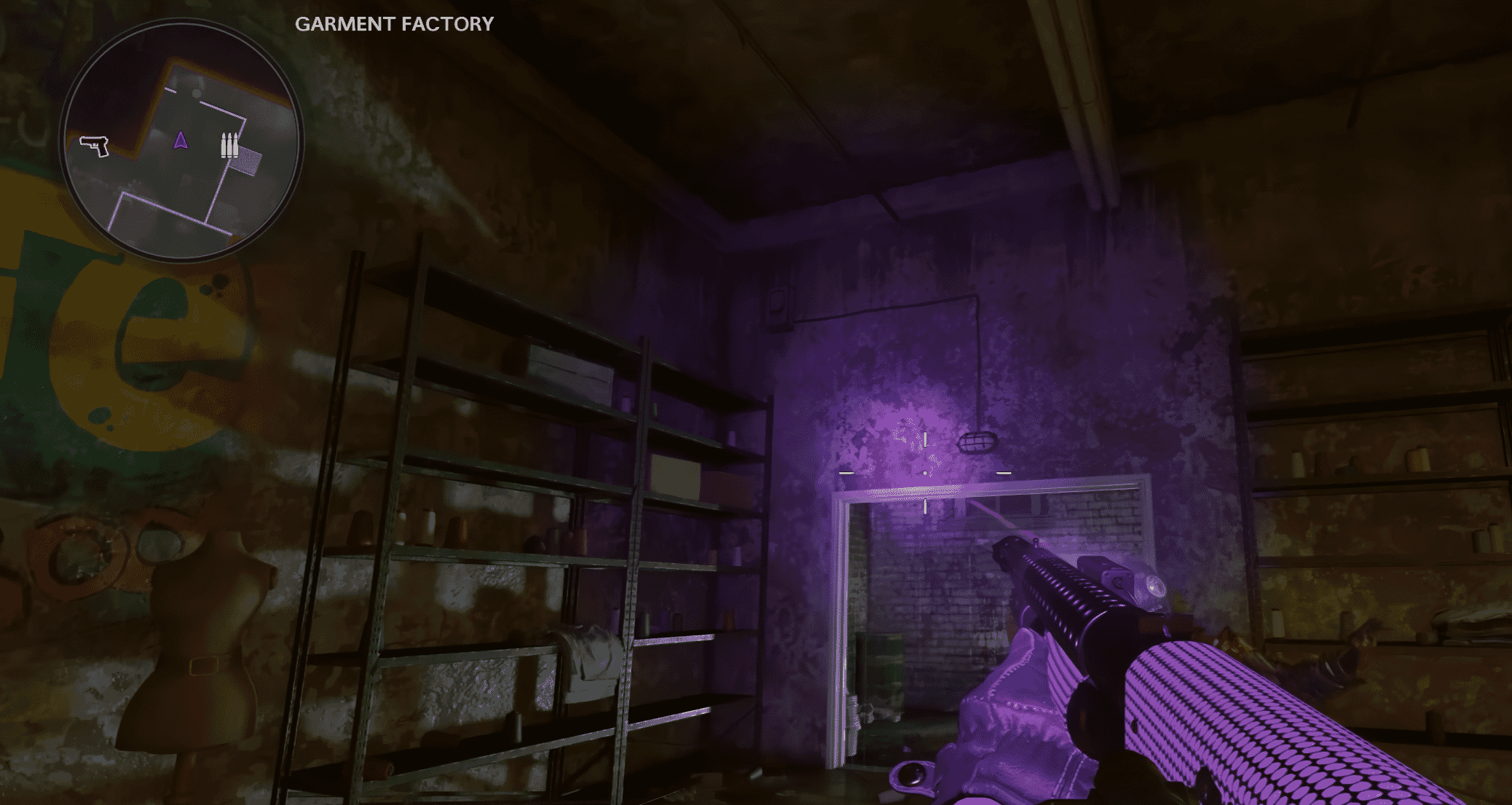Click the GARMENT FACTORY location title
This screenshot has height=805, width=1512.
click(393, 23)
